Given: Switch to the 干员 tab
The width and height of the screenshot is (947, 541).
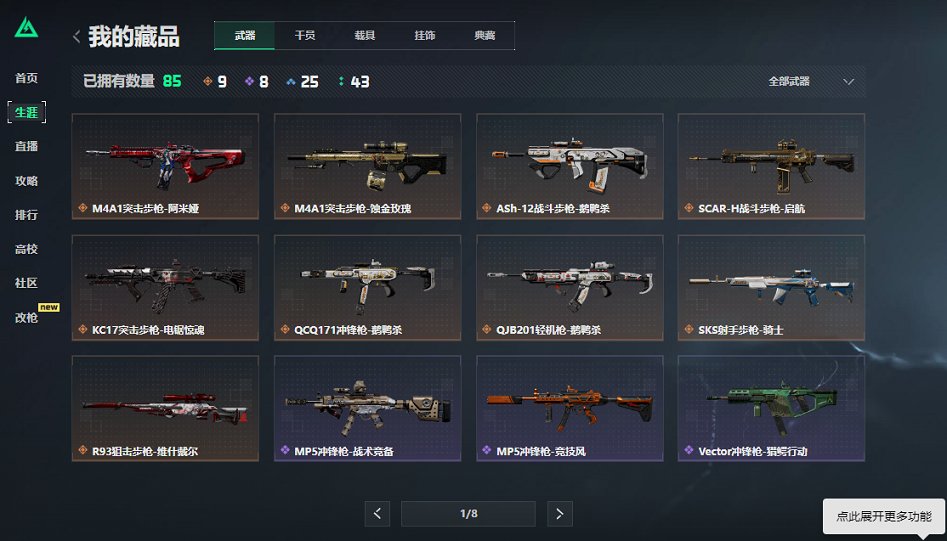Looking at the screenshot, I should click(x=304, y=36).
